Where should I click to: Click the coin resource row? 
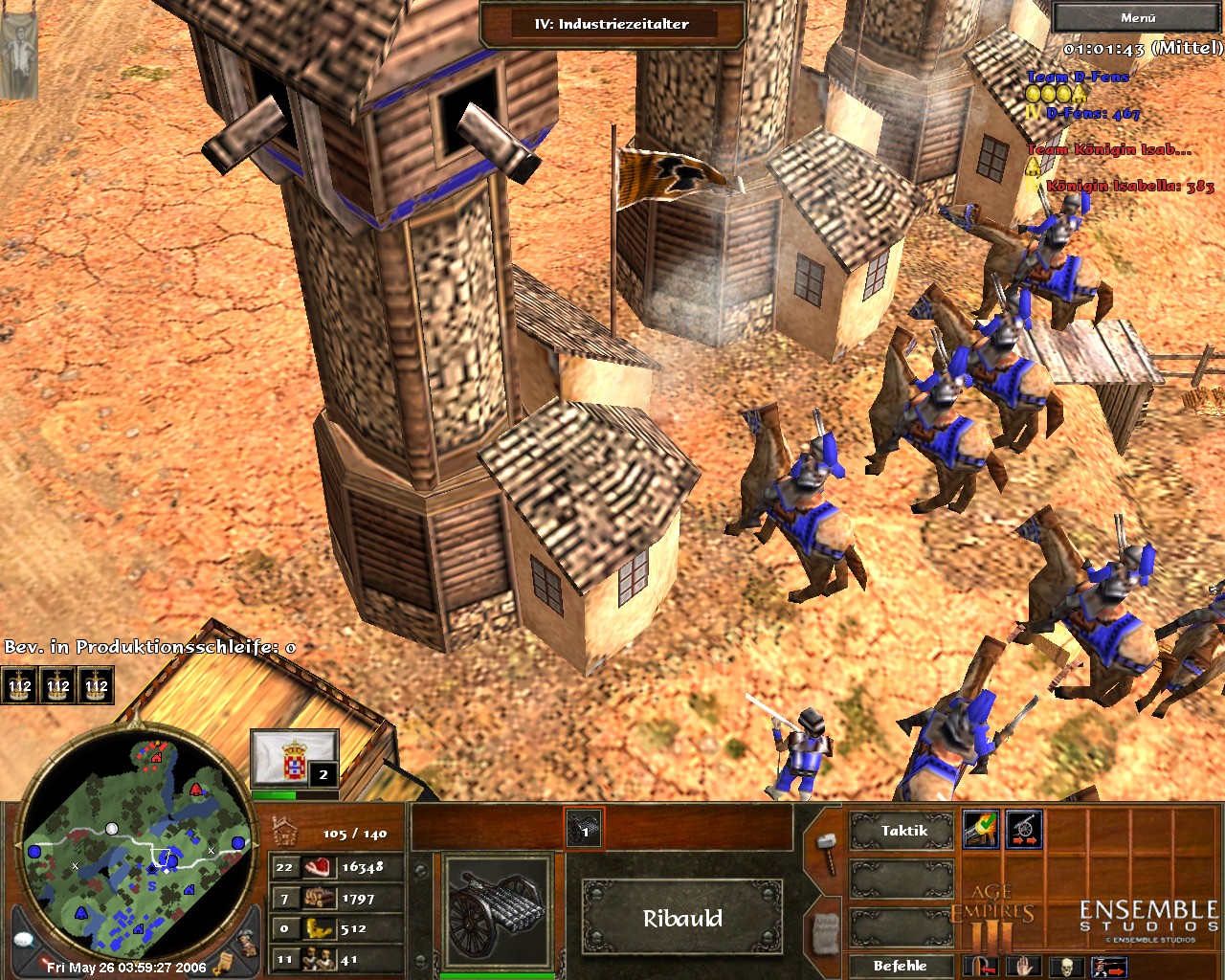click(x=337, y=928)
